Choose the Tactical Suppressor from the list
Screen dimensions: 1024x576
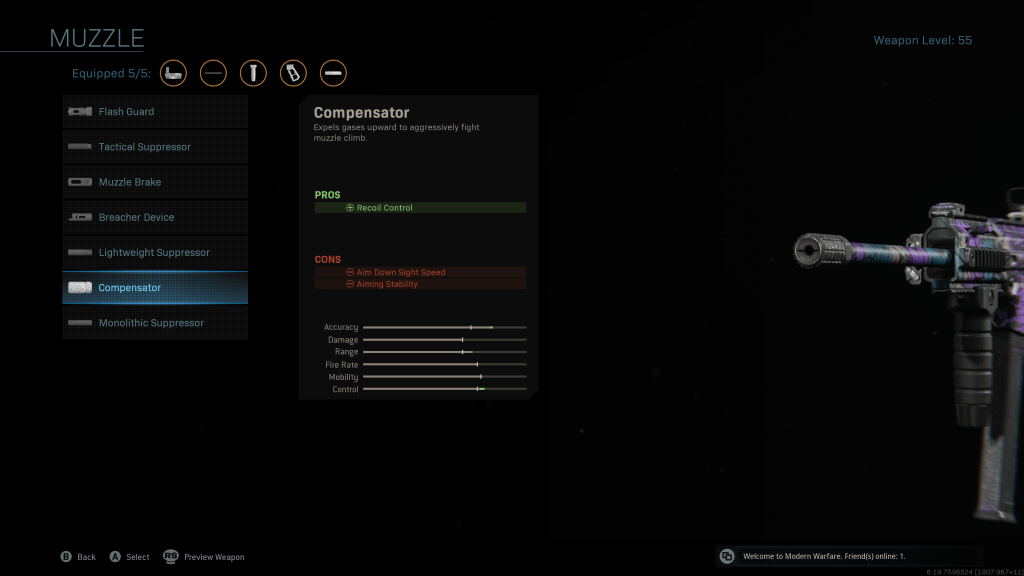[x=155, y=147]
